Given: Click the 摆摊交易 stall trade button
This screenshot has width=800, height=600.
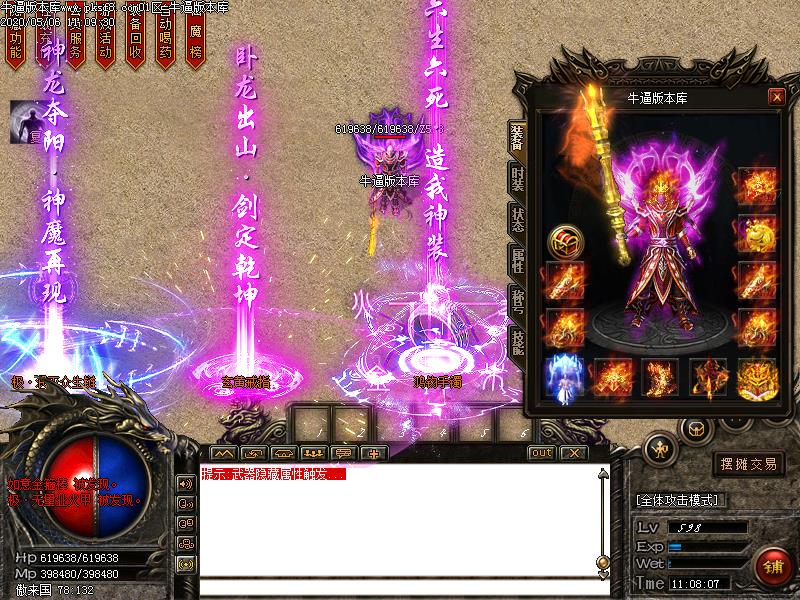Looking at the screenshot, I should [x=747, y=464].
